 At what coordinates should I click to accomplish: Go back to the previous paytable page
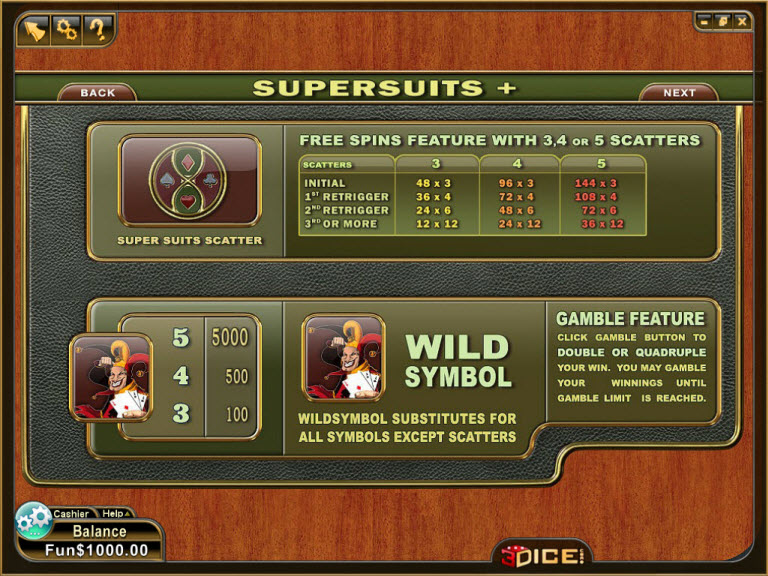point(97,93)
